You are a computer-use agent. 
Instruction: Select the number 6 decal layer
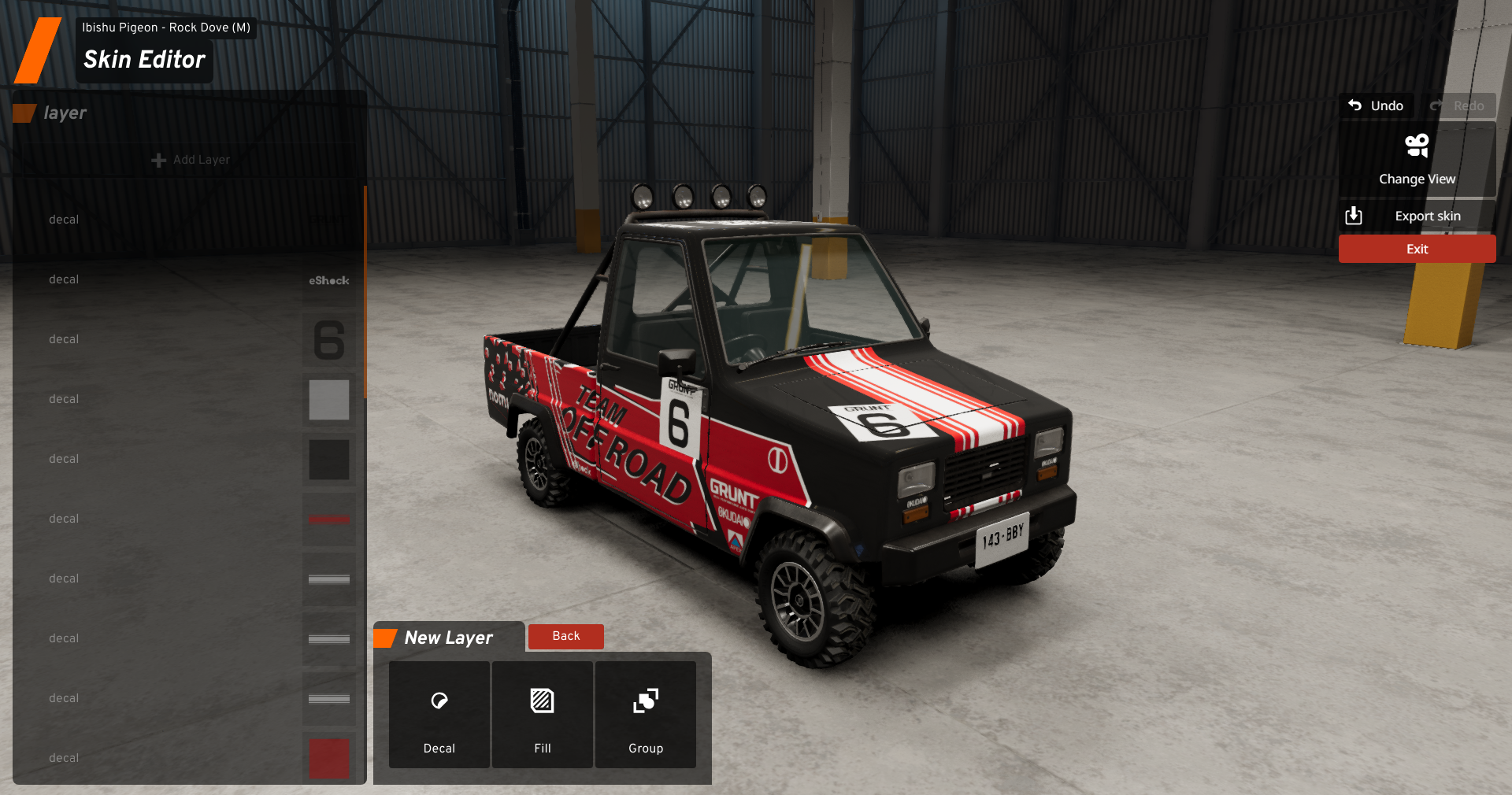click(189, 339)
